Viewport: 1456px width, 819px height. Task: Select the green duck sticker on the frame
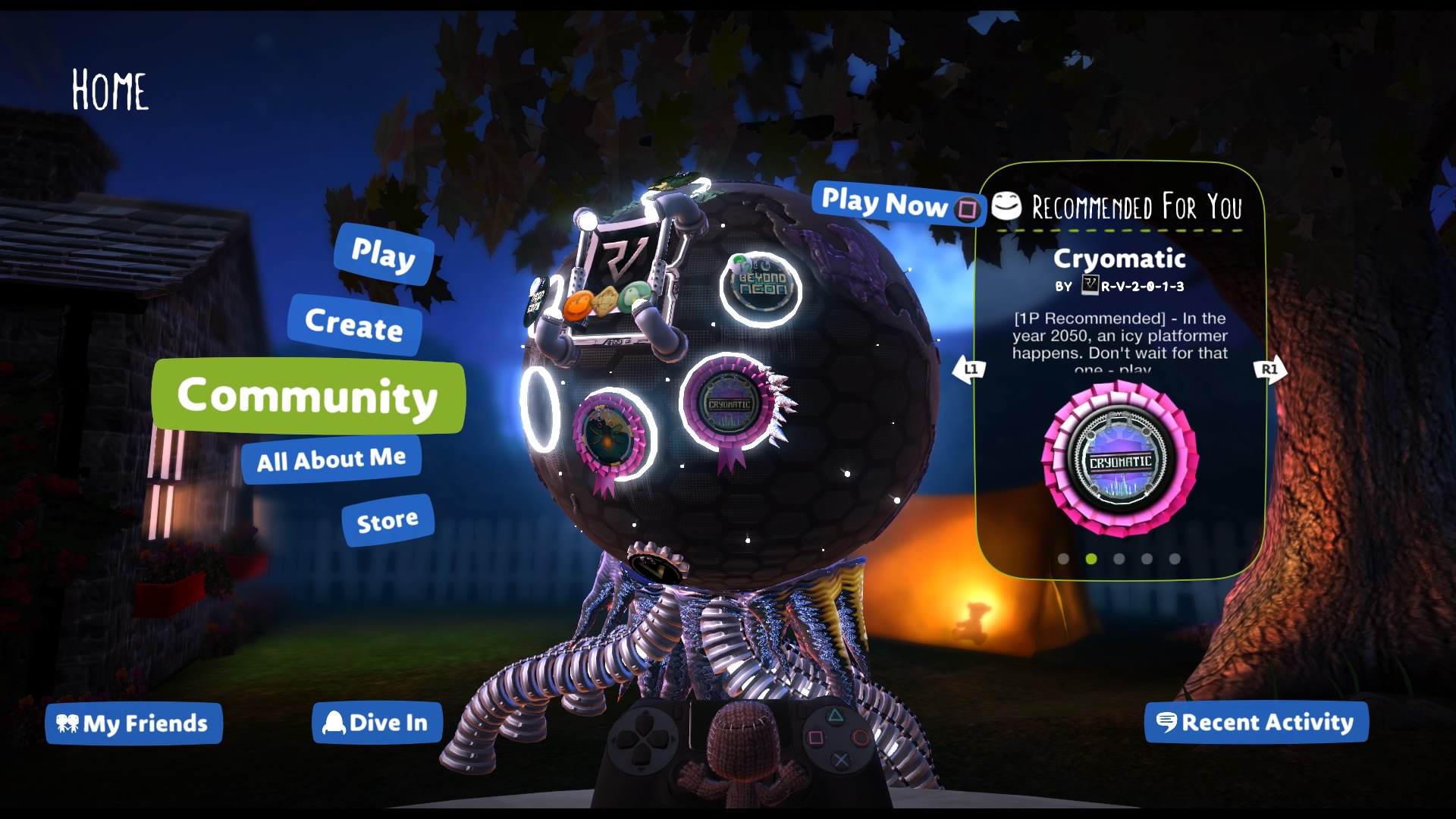(632, 296)
